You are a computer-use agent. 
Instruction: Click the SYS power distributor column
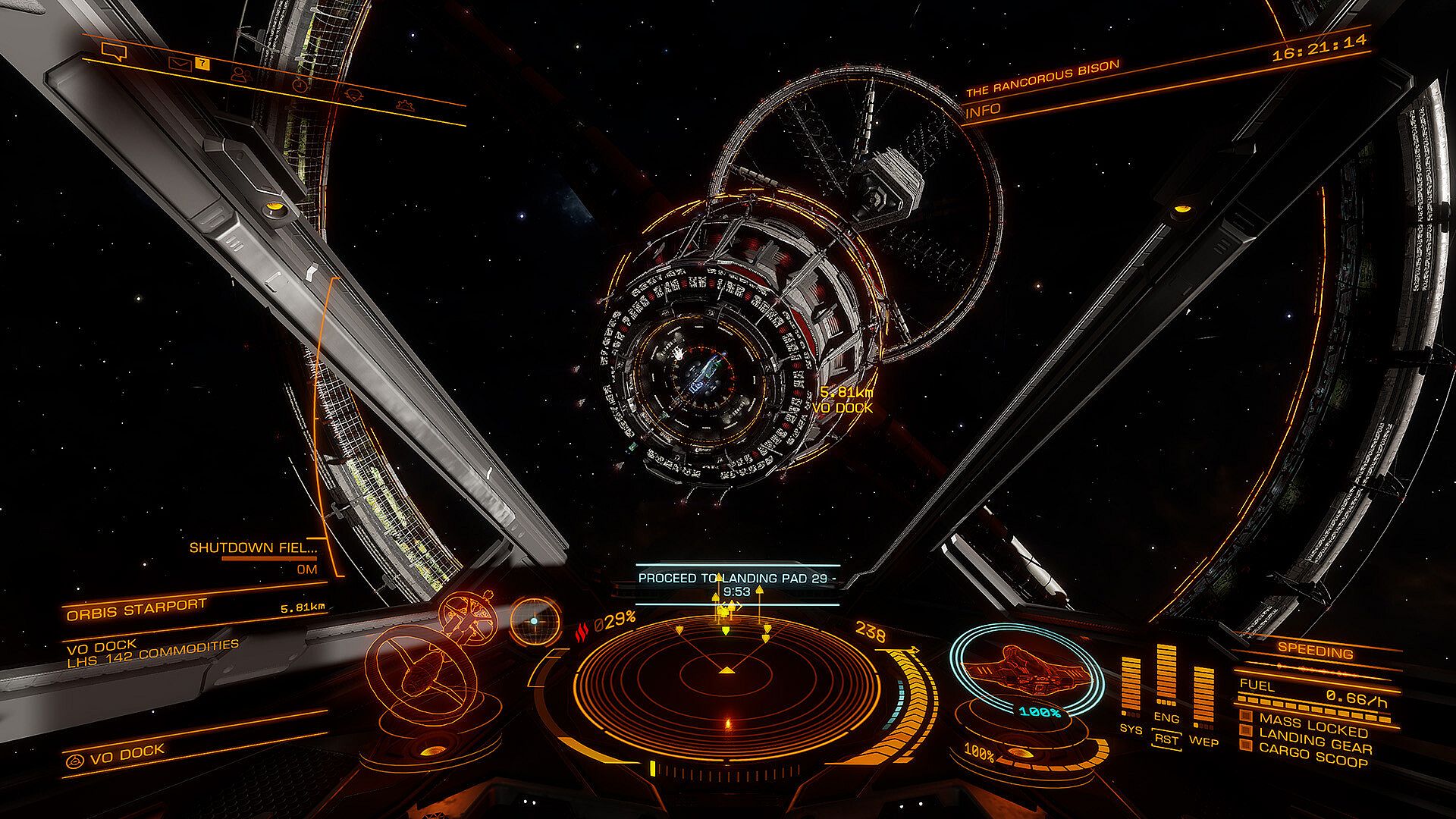point(1130,686)
